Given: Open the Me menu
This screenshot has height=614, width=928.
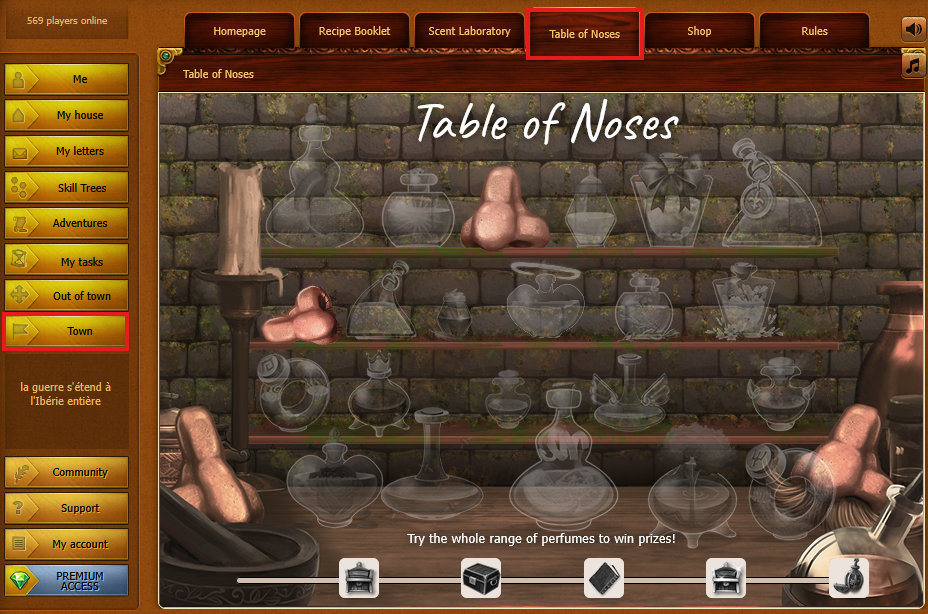Looking at the screenshot, I should pyautogui.click(x=67, y=79).
